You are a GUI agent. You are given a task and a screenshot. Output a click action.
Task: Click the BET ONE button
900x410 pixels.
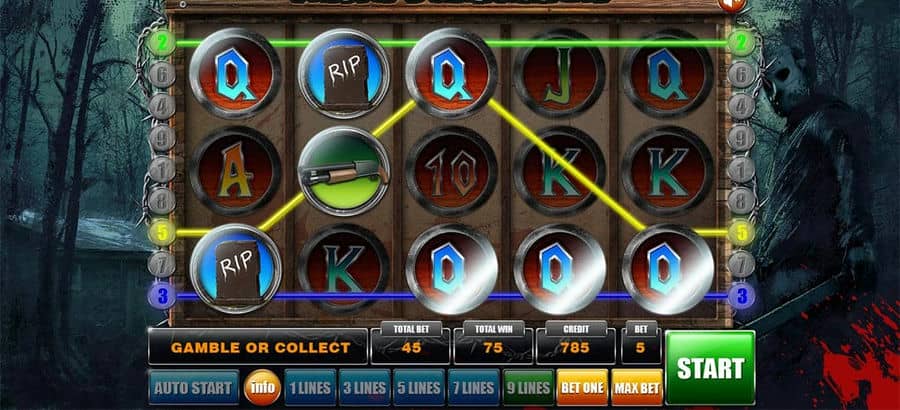pos(583,387)
